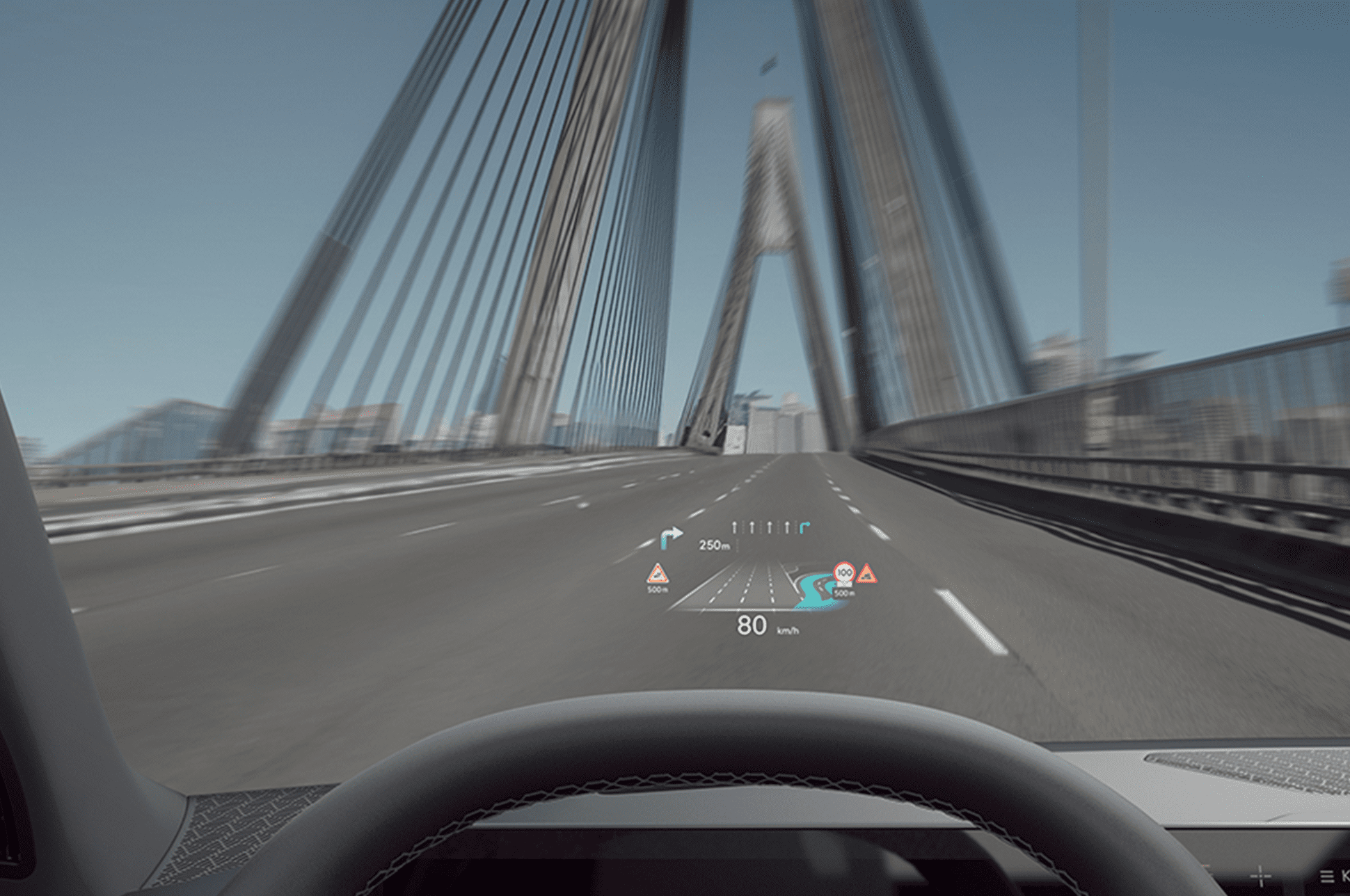Select the warning triangle left of the lane diagram

pyautogui.click(x=657, y=575)
